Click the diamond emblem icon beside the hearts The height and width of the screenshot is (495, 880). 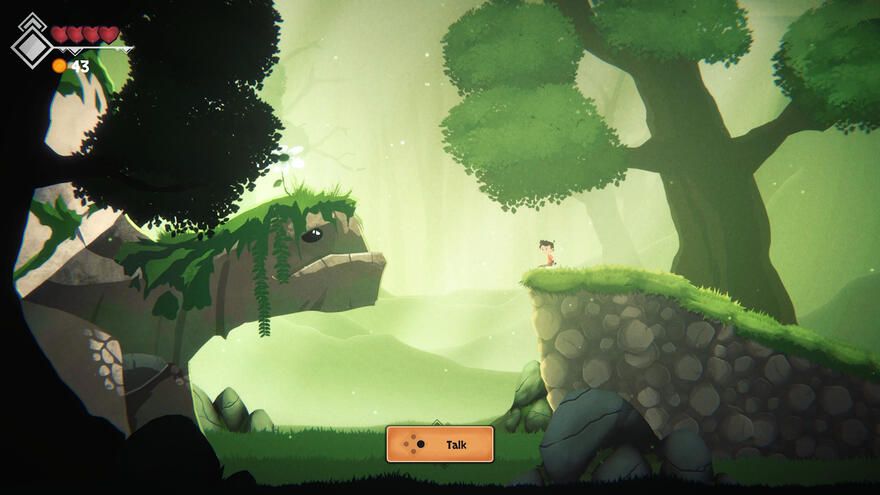coord(32,45)
